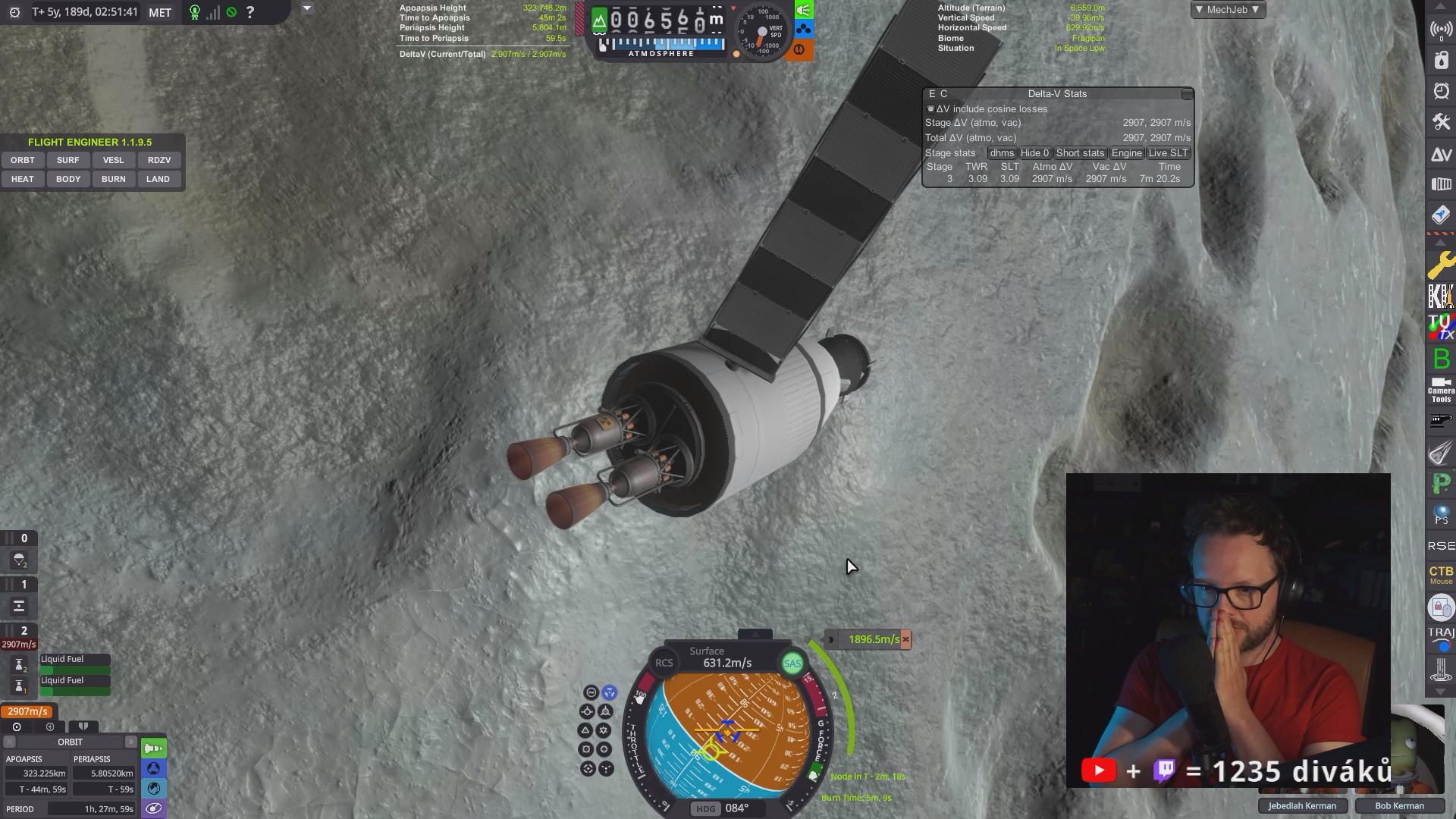
Task: Toggle the SURF panel button
Action: click(67, 160)
